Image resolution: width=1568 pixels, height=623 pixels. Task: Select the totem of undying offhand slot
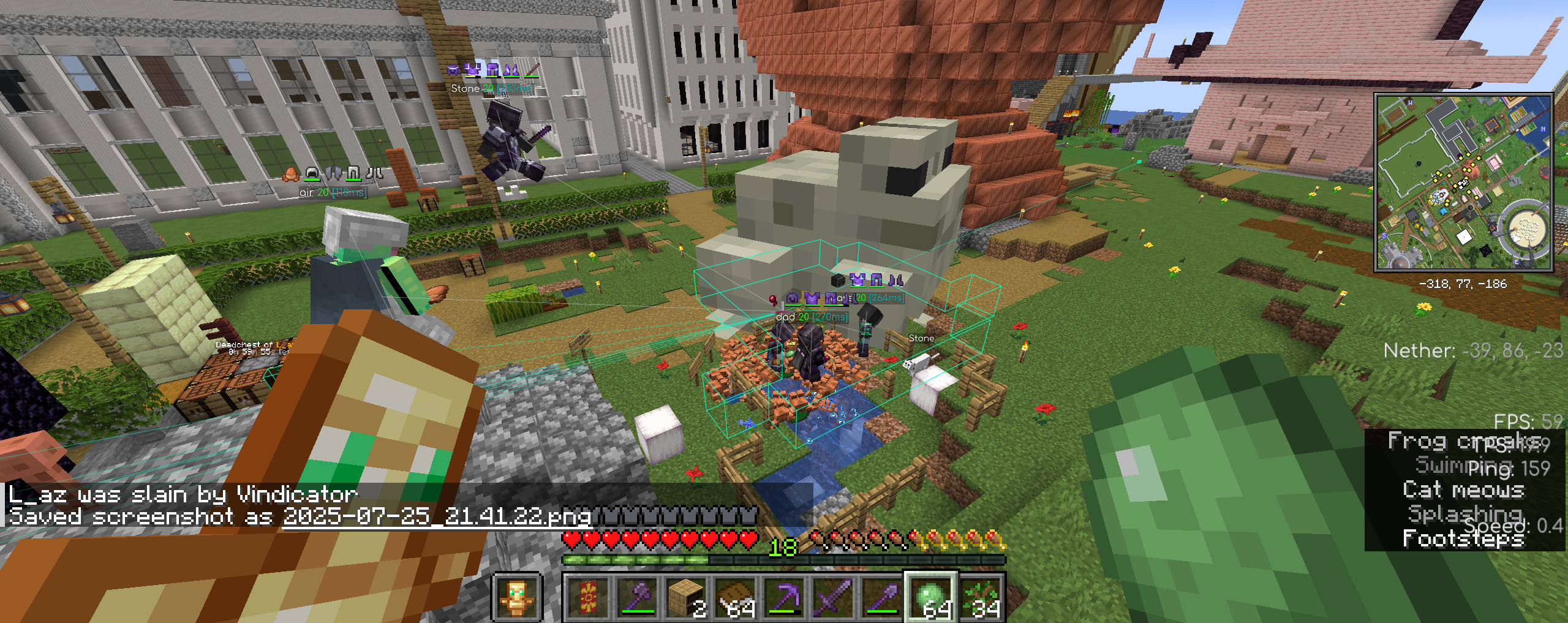[x=516, y=598]
